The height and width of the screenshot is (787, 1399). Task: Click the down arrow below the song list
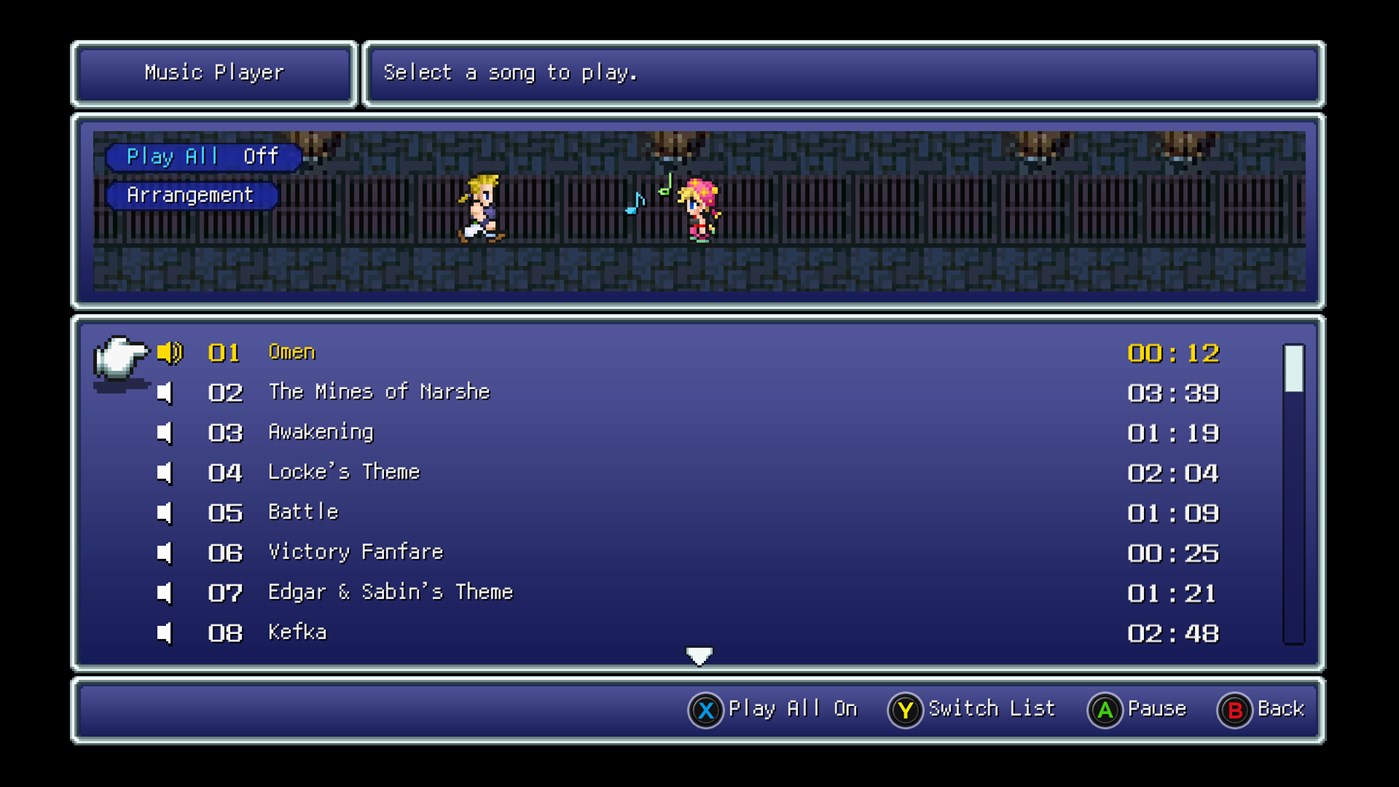[699, 655]
